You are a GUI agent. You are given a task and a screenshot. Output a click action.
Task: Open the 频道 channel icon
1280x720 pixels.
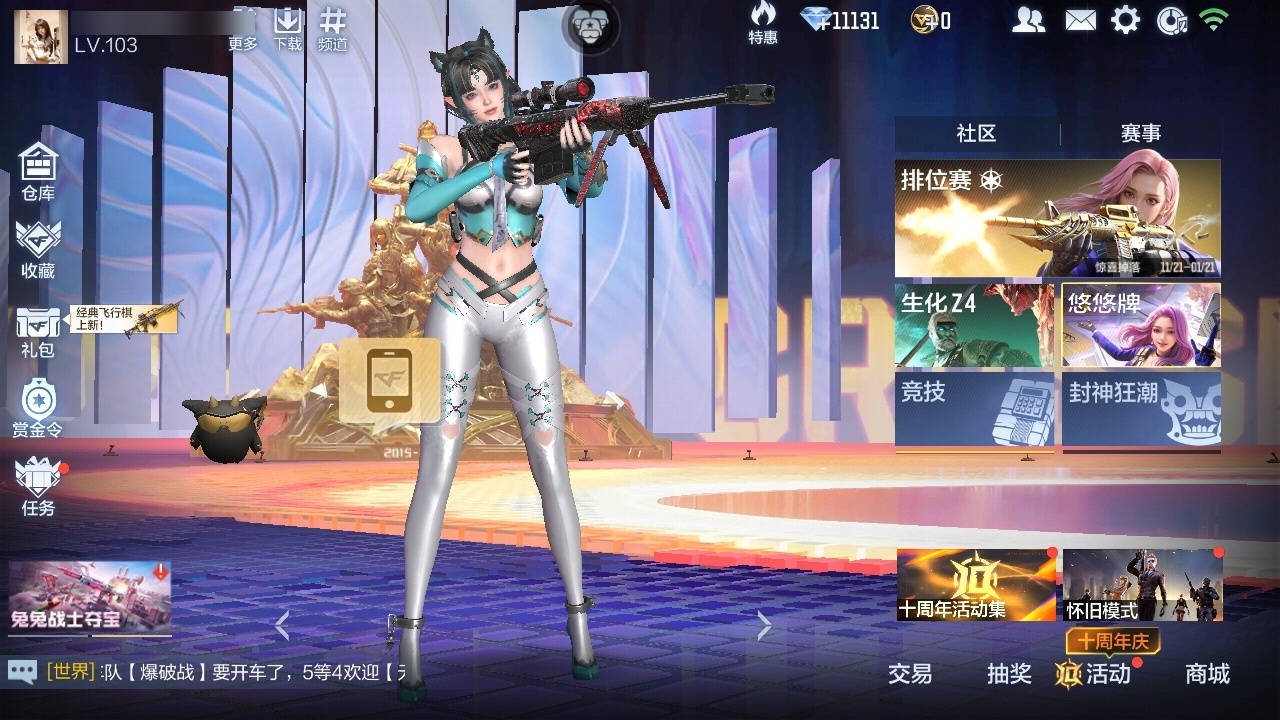(x=333, y=22)
